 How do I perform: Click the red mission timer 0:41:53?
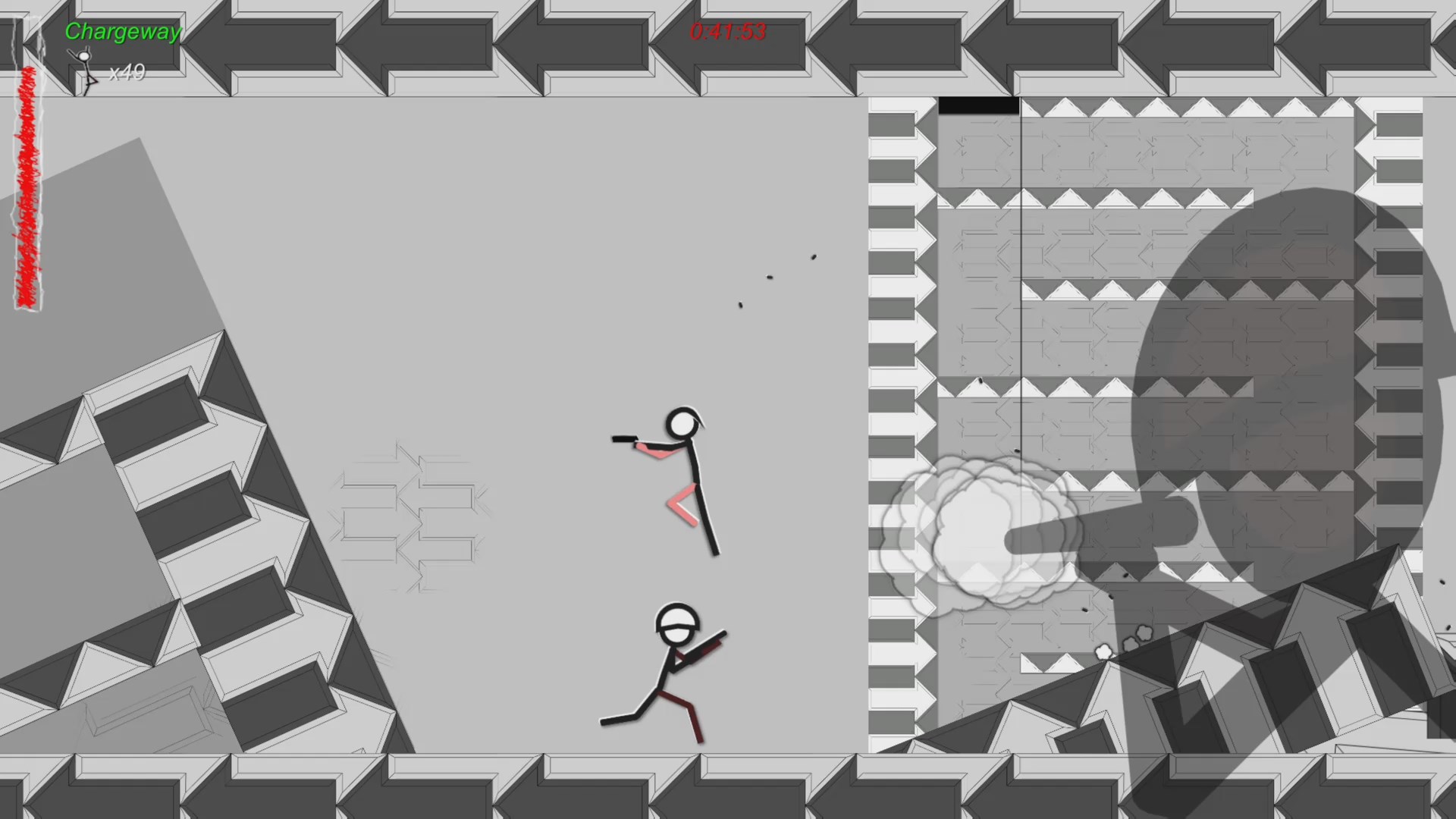pos(728,33)
